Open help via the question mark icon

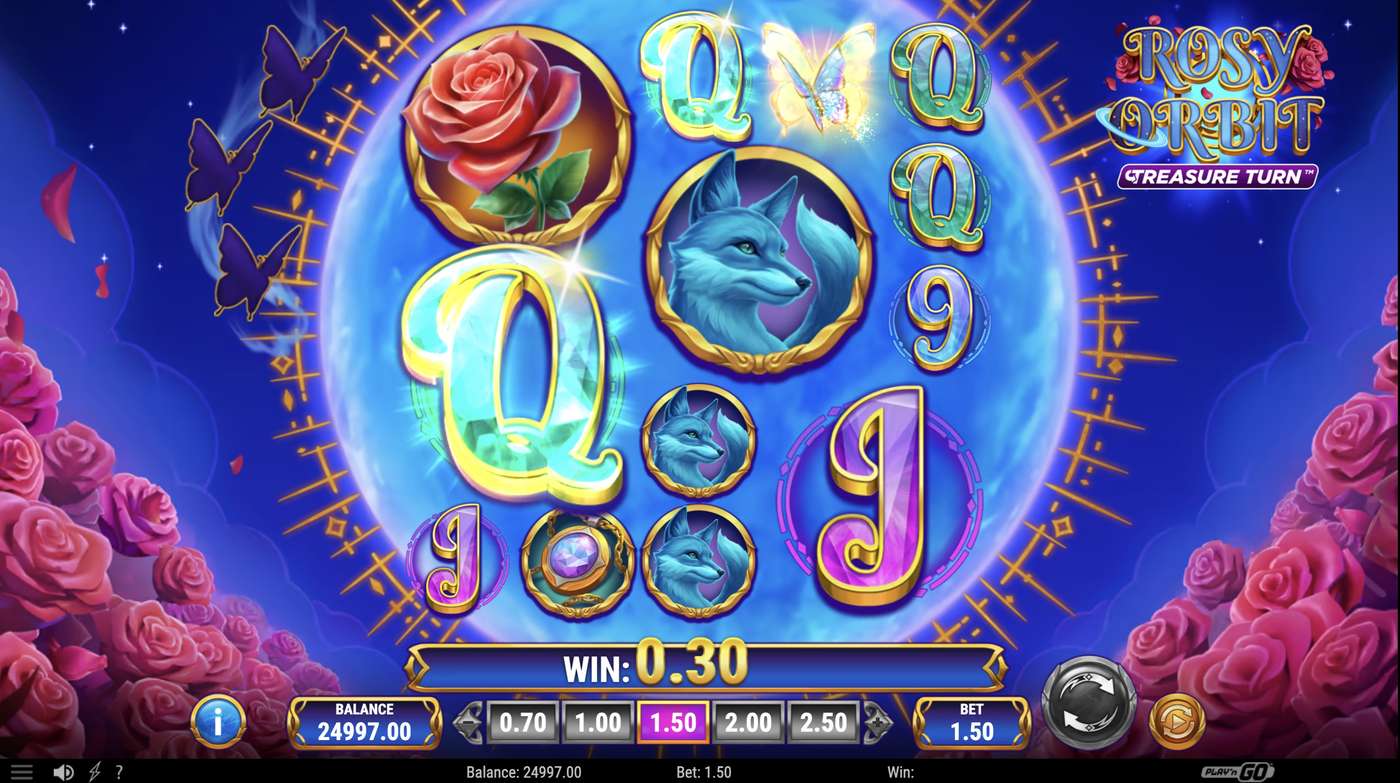[x=118, y=771]
